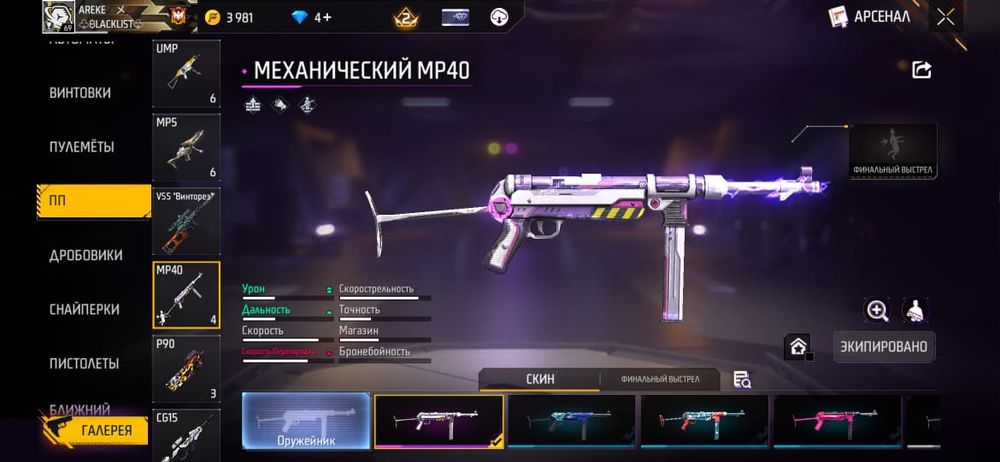The height and width of the screenshot is (462, 1000).
Task: Open the Финальный выстрел preview box
Action: click(893, 152)
